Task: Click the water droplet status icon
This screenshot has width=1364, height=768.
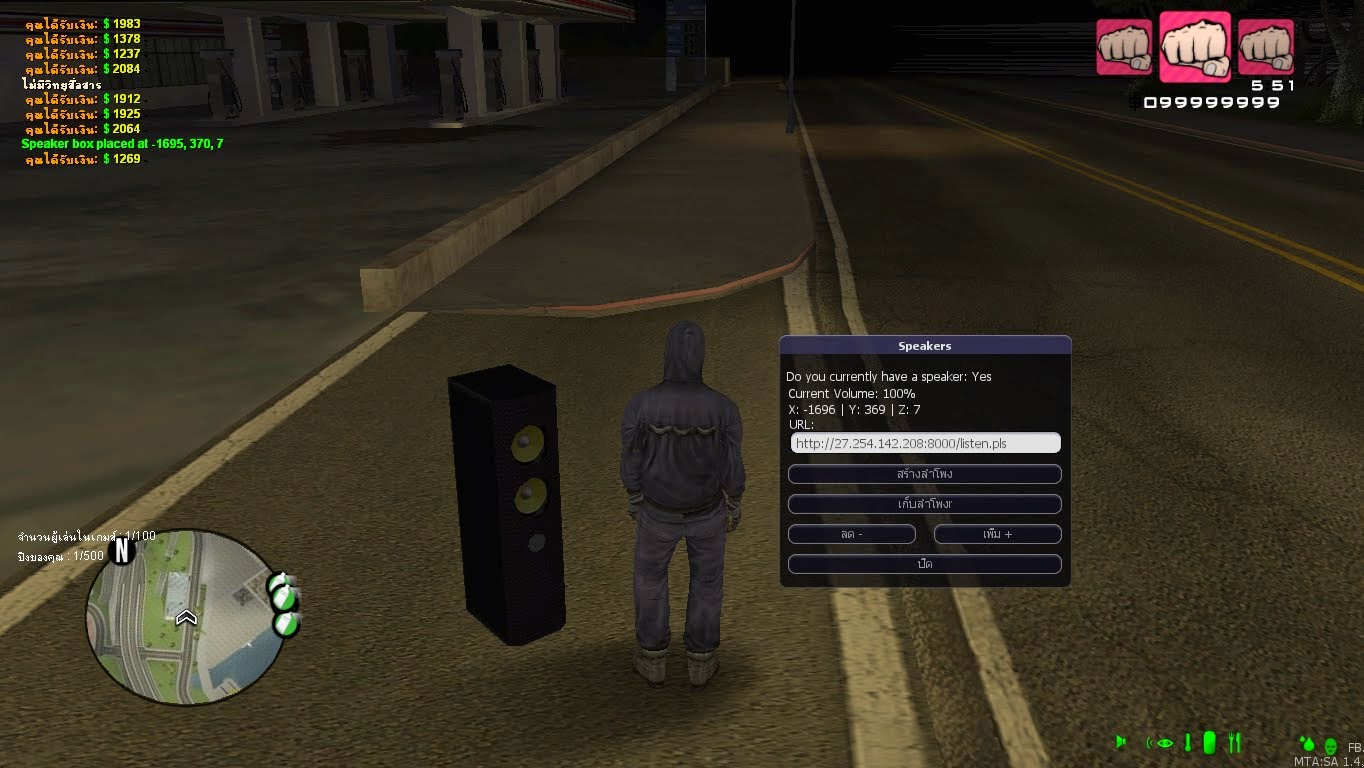Action: pyautogui.click(x=1308, y=744)
